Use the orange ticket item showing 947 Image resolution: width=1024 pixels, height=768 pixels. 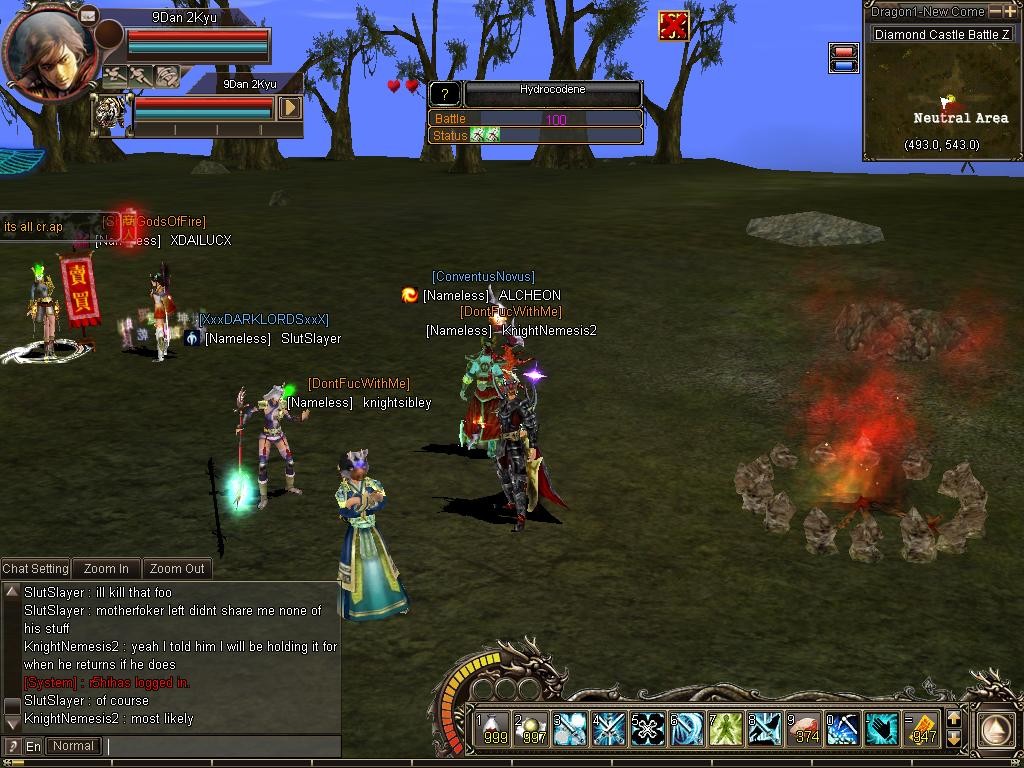[x=922, y=728]
